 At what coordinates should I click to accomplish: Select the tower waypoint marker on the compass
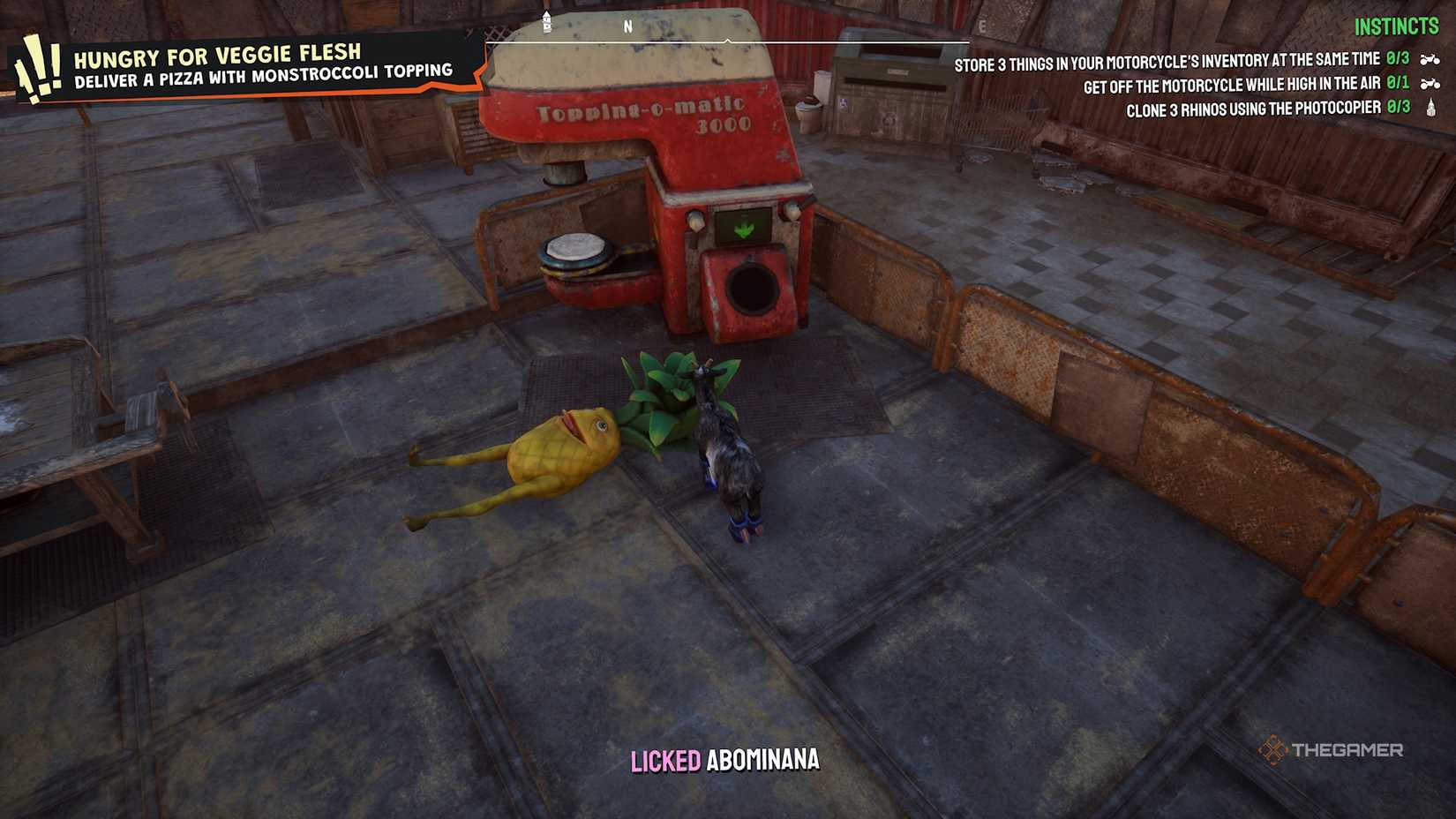point(547,23)
